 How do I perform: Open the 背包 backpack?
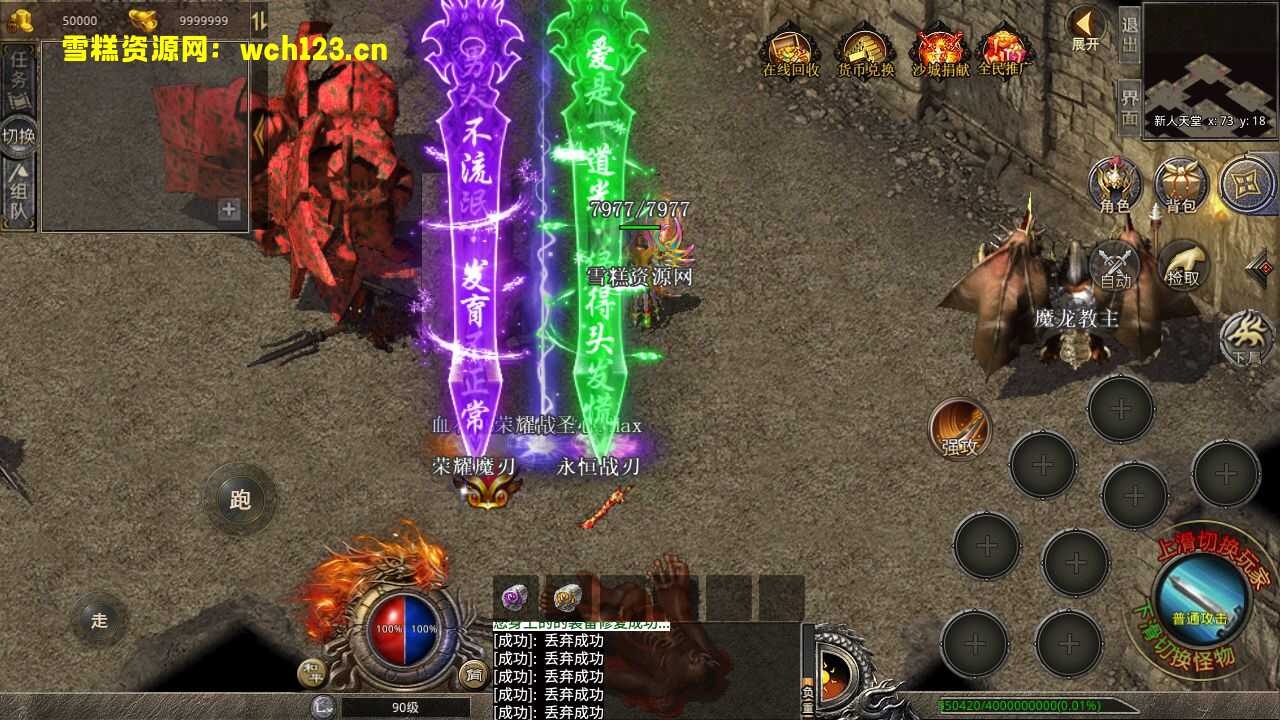(1181, 185)
